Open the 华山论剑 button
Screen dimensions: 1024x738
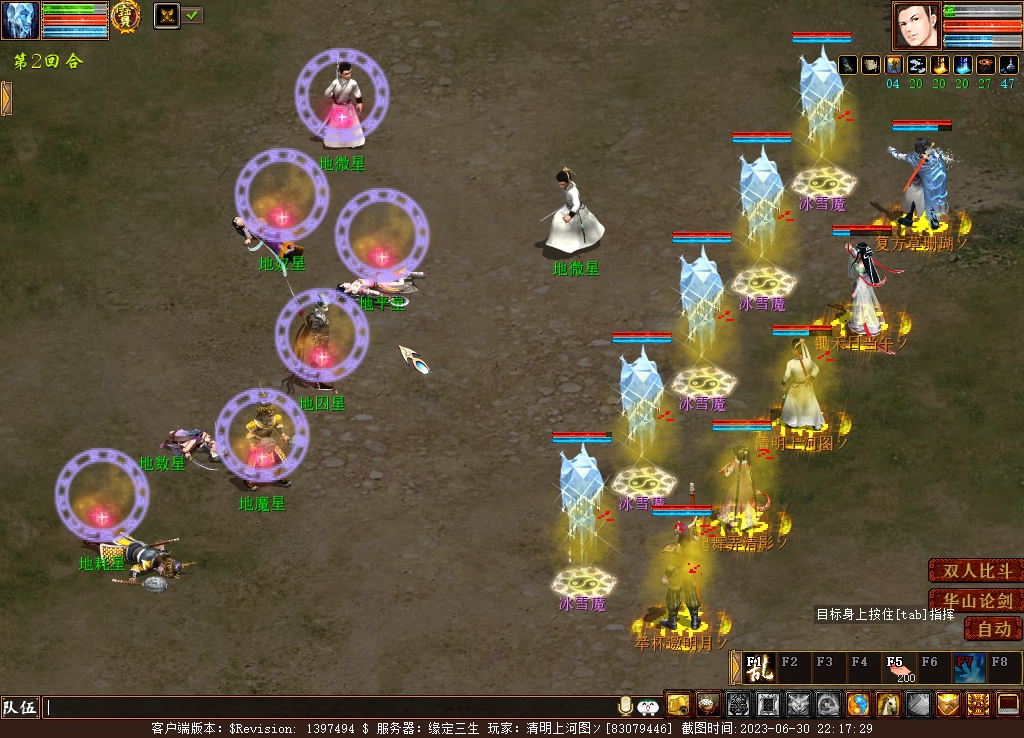tap(976, 601)
